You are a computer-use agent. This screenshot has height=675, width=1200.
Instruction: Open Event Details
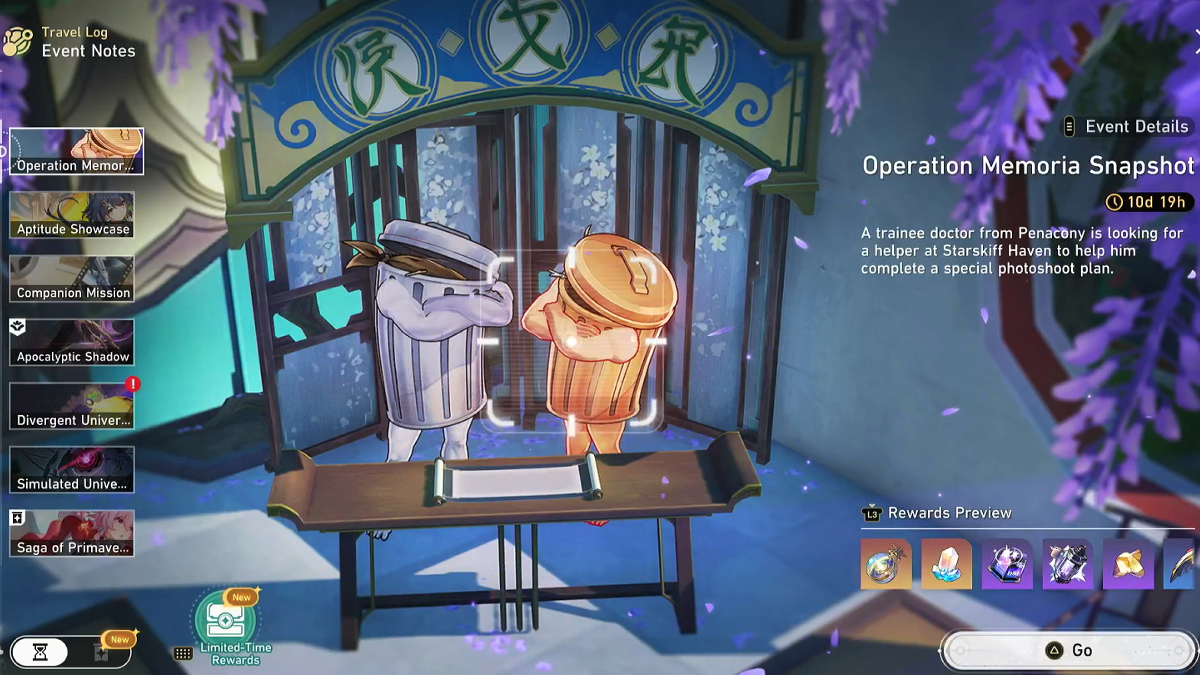[x=1126, y=127]
